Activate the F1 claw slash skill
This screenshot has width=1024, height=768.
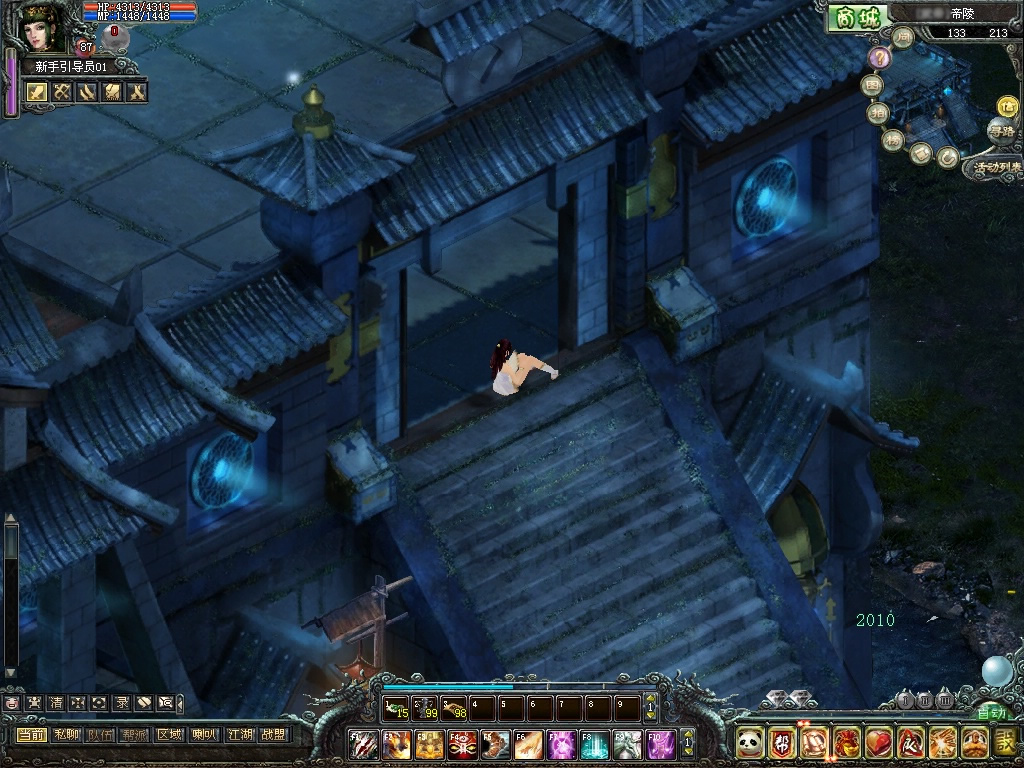363,744
